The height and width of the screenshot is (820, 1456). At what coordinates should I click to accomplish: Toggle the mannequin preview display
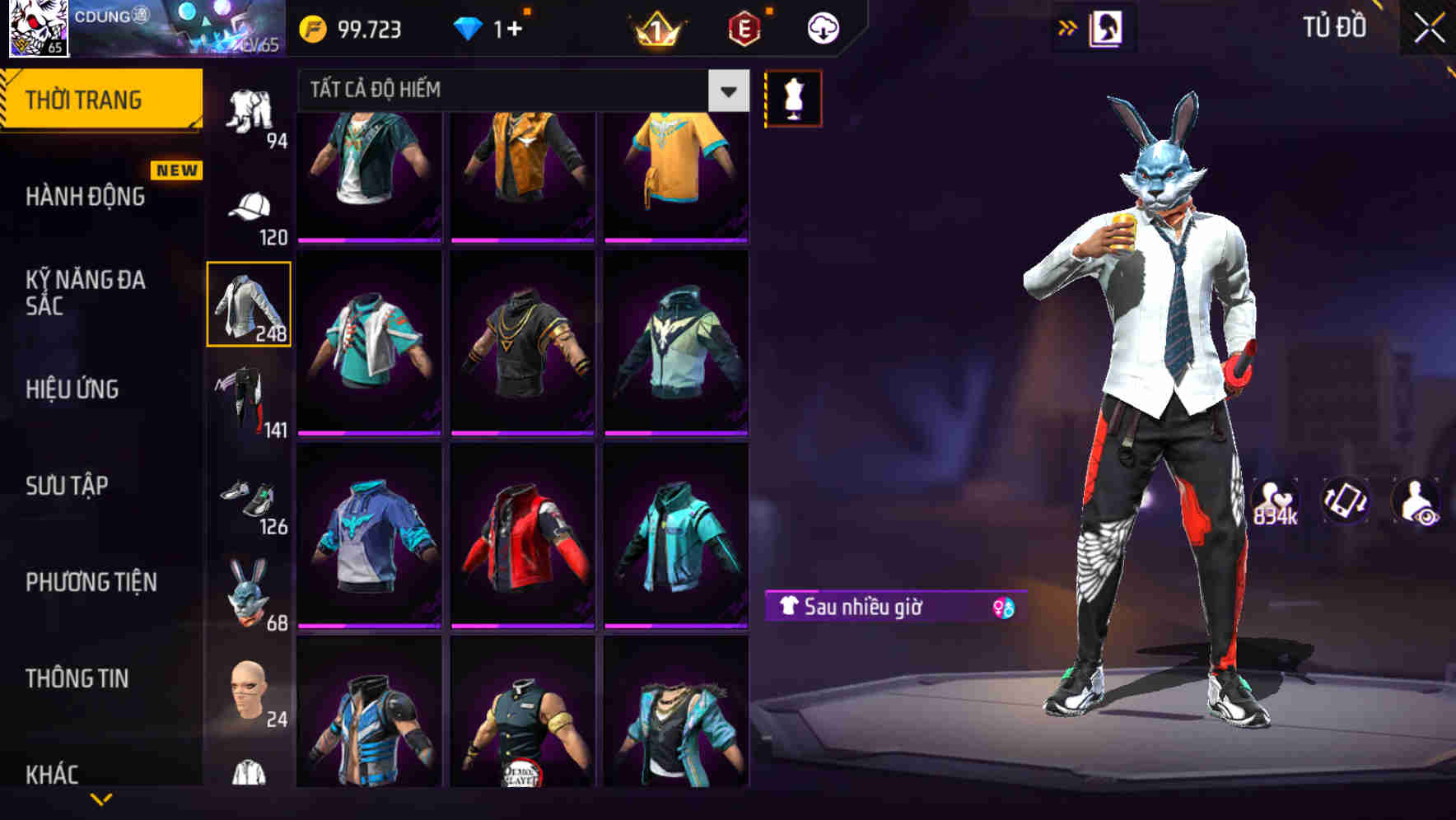click(x=794, y=98)
